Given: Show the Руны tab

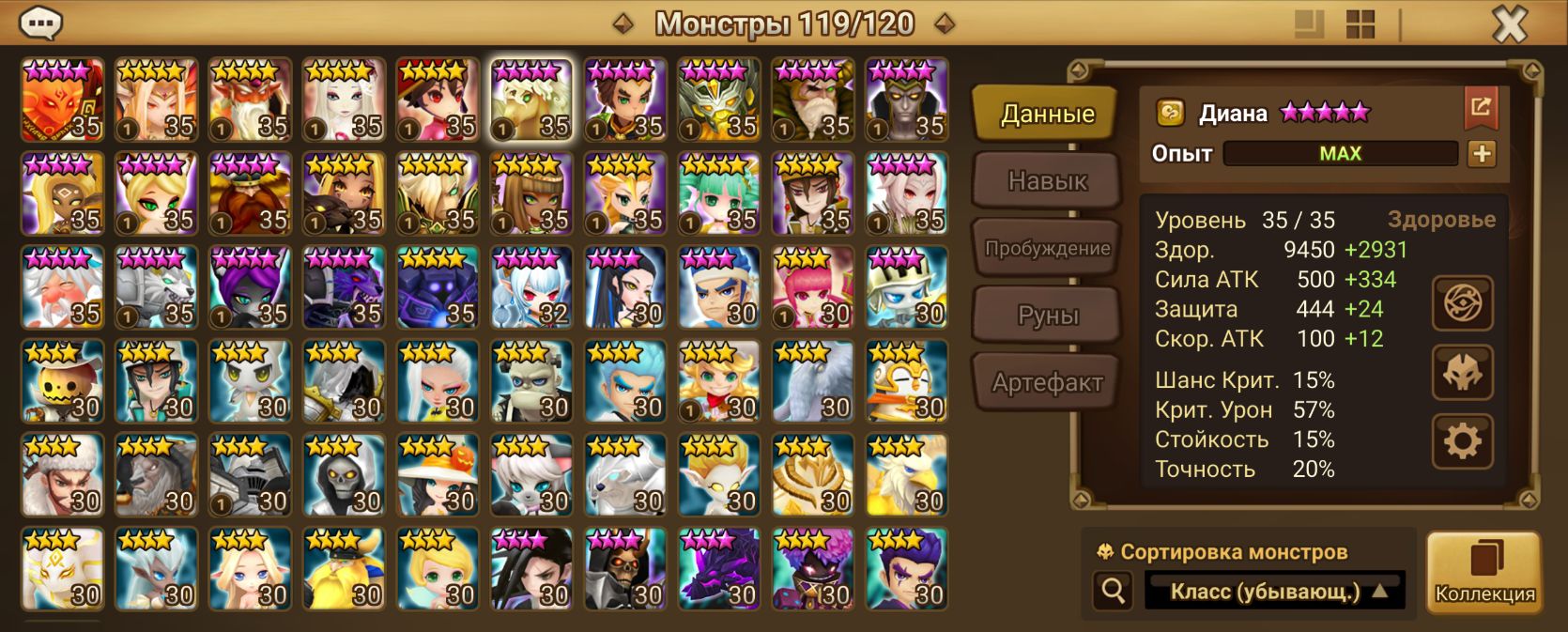Looking at the screenshot, I should point(1047,316).
